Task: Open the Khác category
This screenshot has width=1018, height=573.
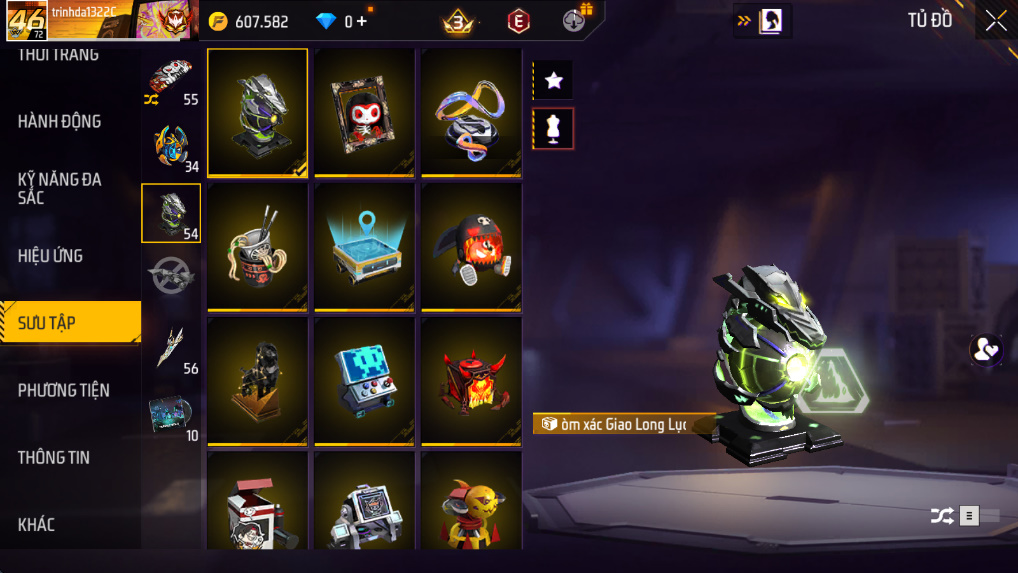Action: pyautogui.click(x=37, y=524)
